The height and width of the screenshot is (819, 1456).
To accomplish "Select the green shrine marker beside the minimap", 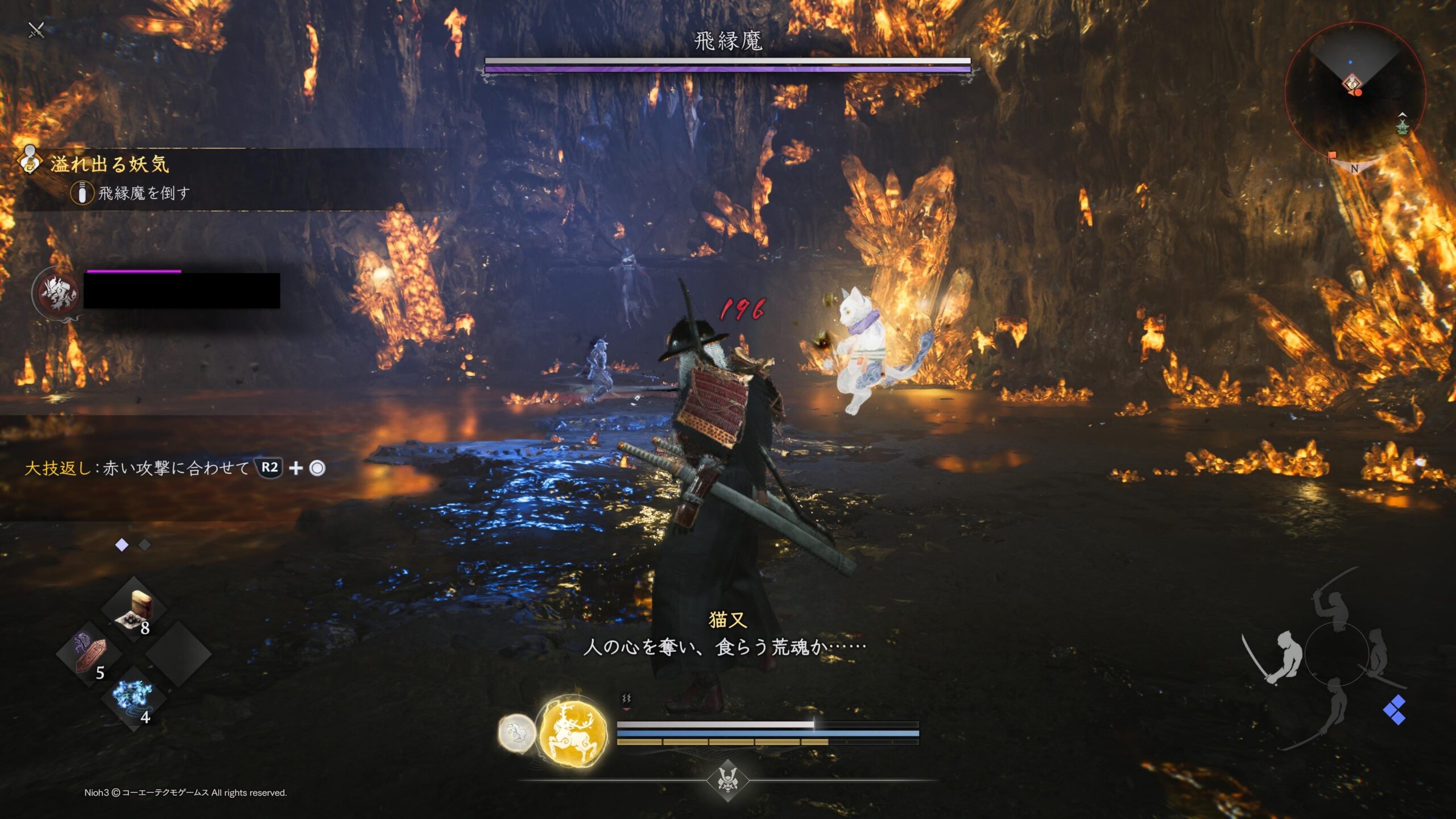I will click(x=1403, y=126).
